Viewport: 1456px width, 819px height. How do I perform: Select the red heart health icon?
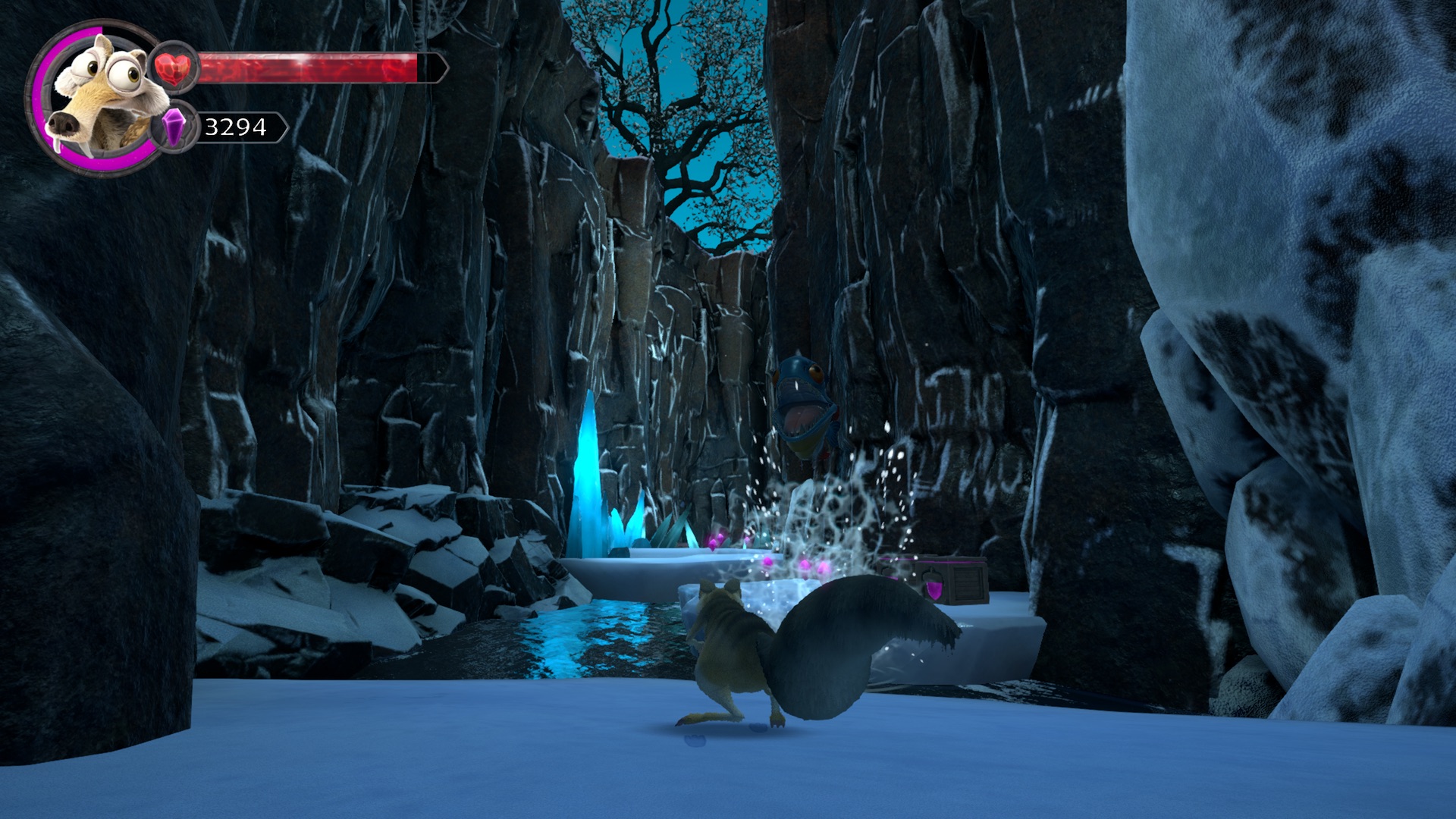click(174, 68)
